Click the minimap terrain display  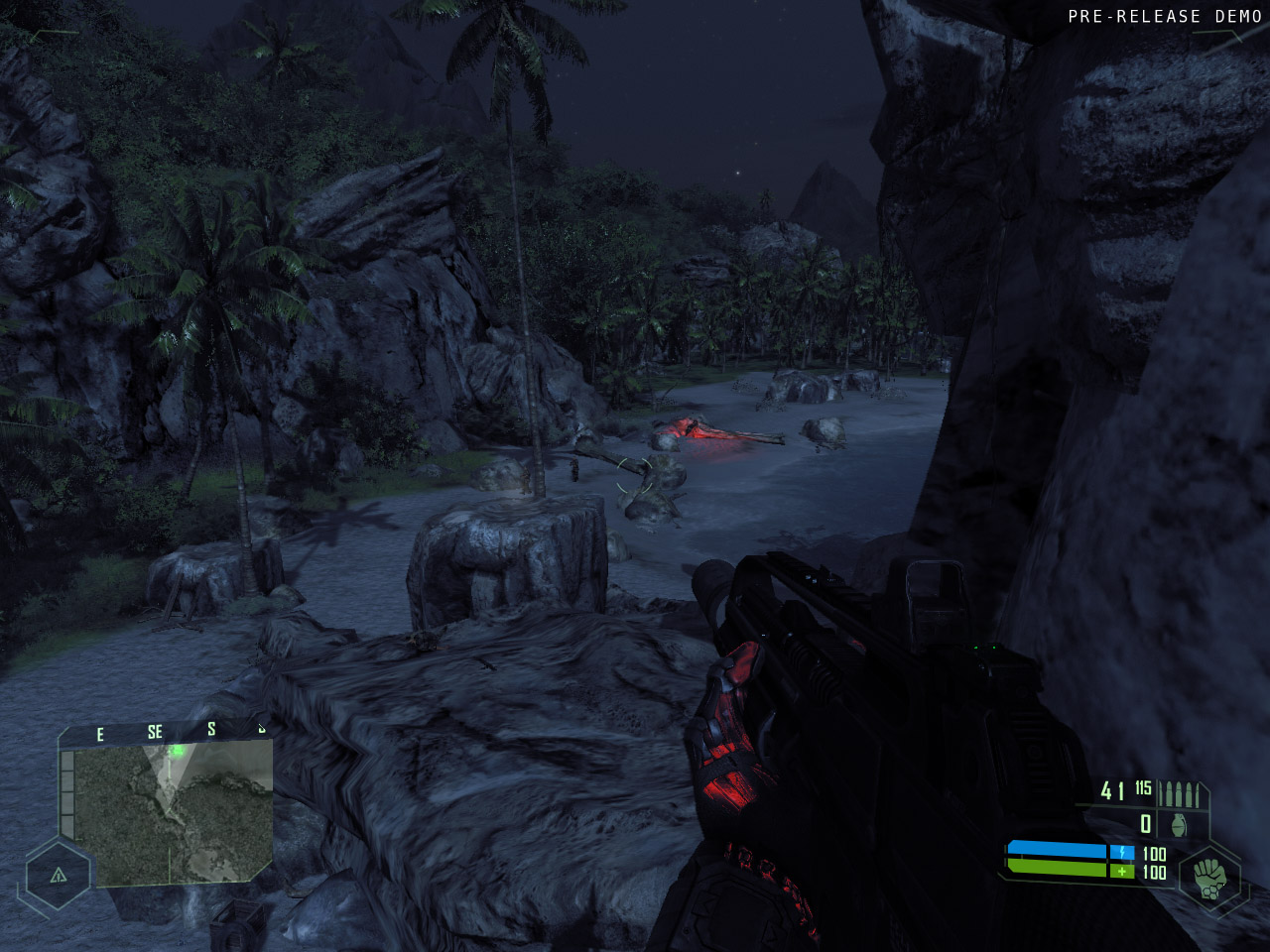tap(173, 814)
